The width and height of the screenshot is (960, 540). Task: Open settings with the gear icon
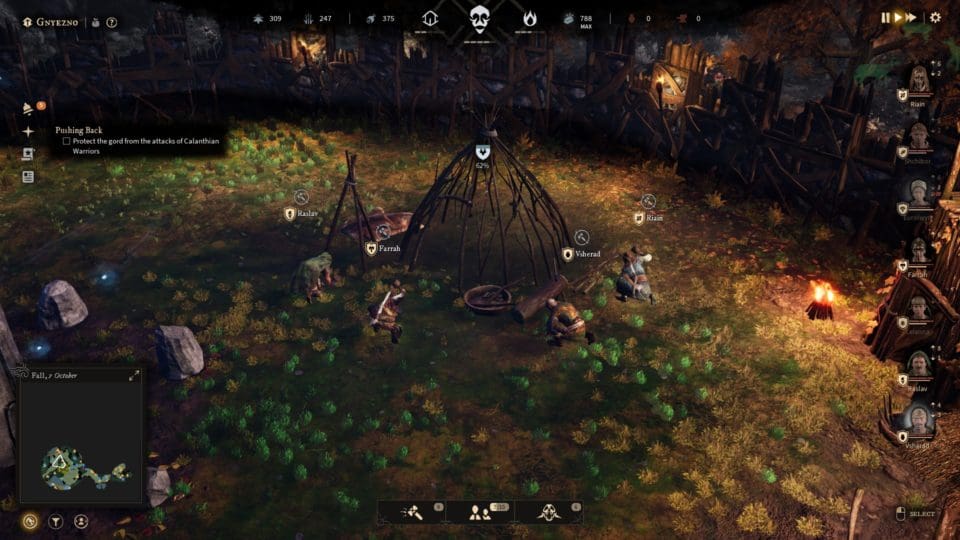click(x=935, y=17)
